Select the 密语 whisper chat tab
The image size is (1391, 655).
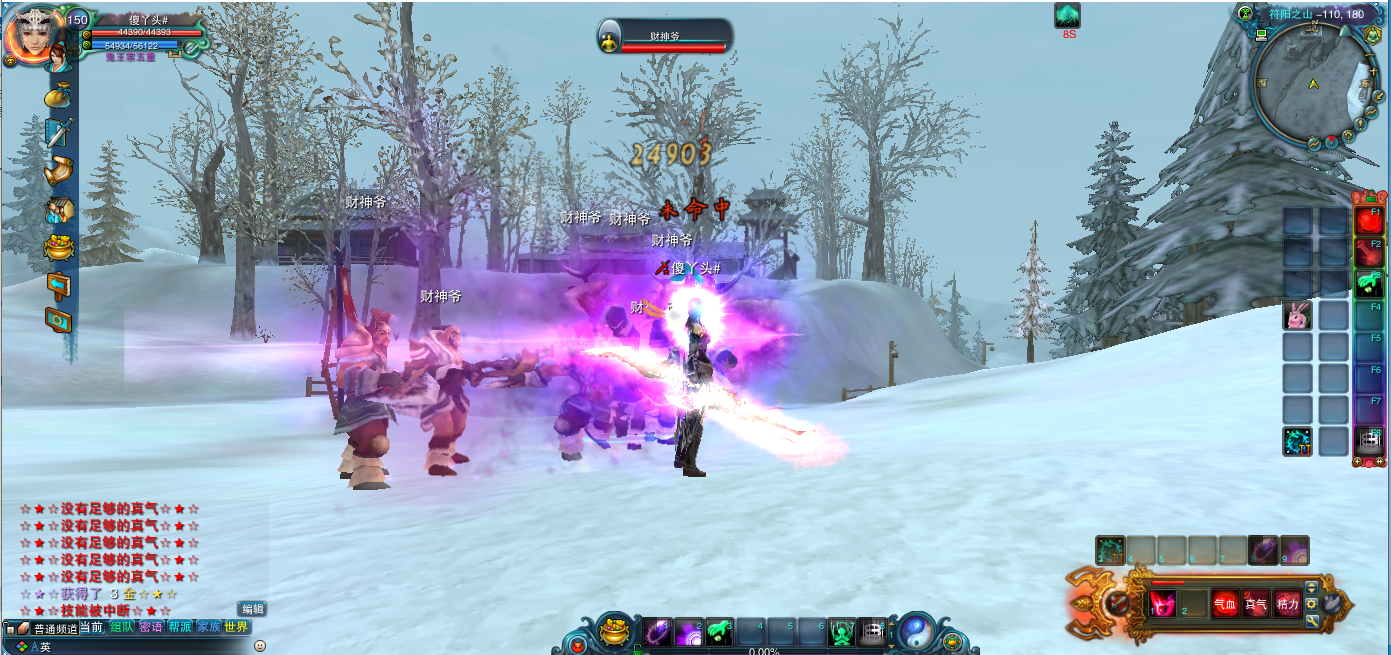click(x=151, y=627)
